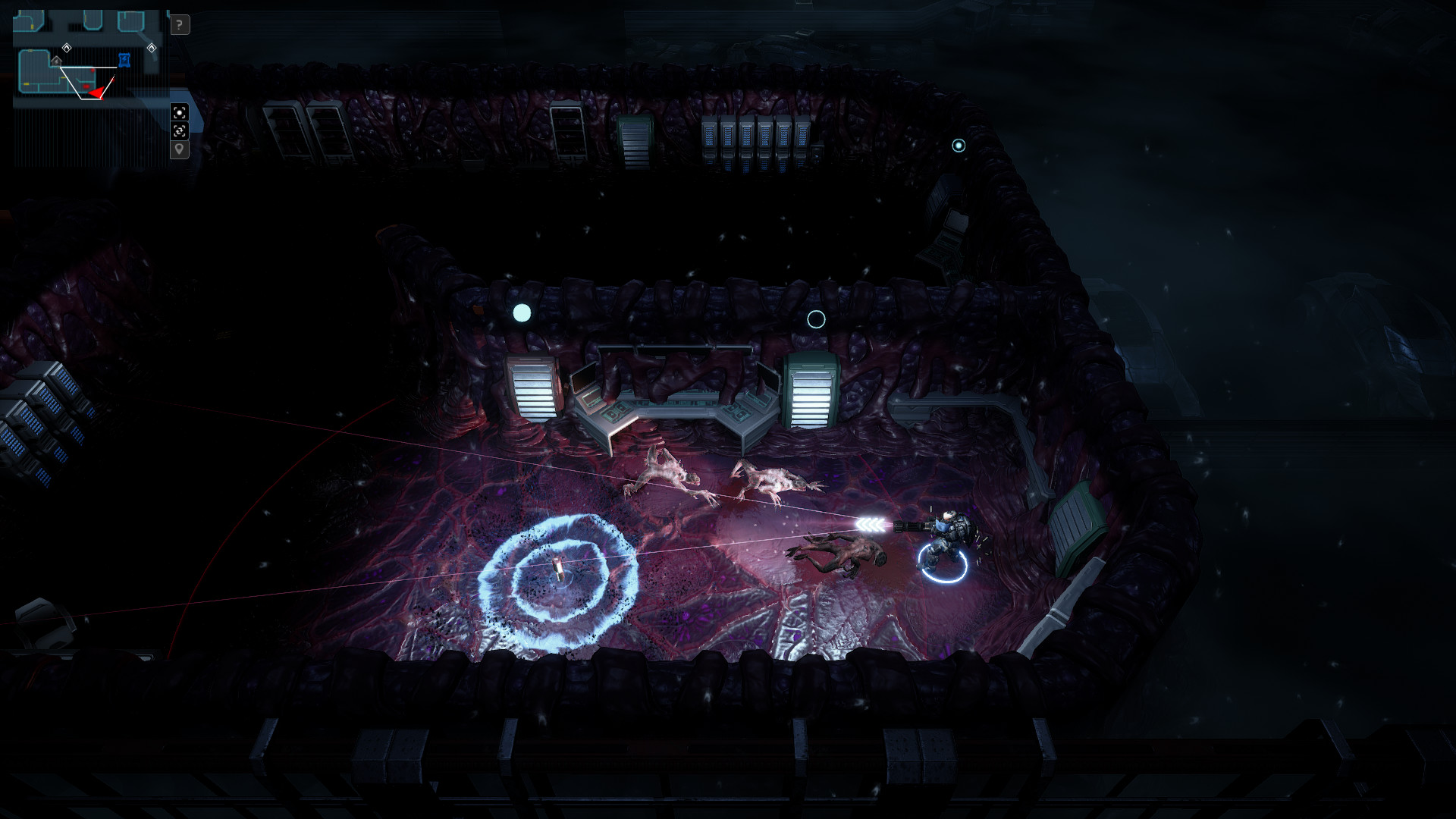The image size is (1456, 819).
Task: Toggle the camera rotation lock button
Action: 179,131
